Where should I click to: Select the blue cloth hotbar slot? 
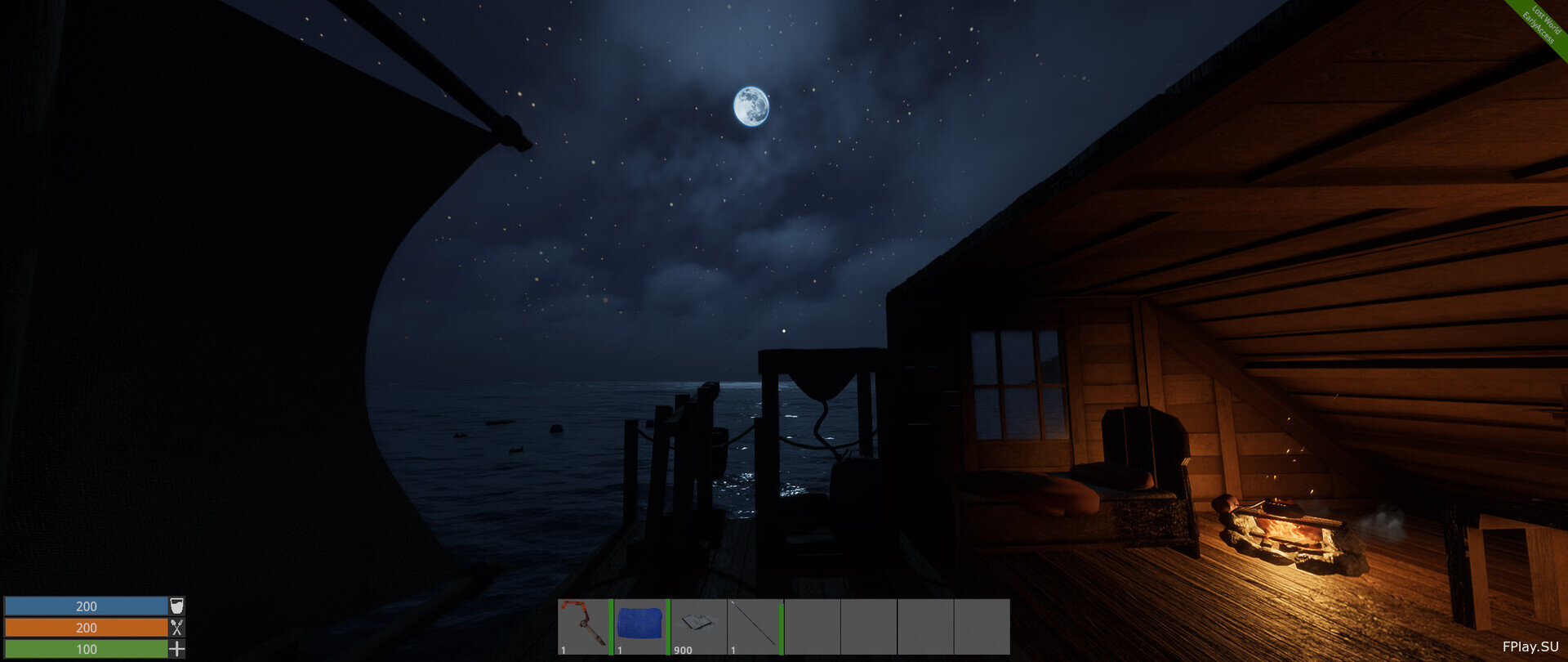pyautogui.click(x=641, y=626)
